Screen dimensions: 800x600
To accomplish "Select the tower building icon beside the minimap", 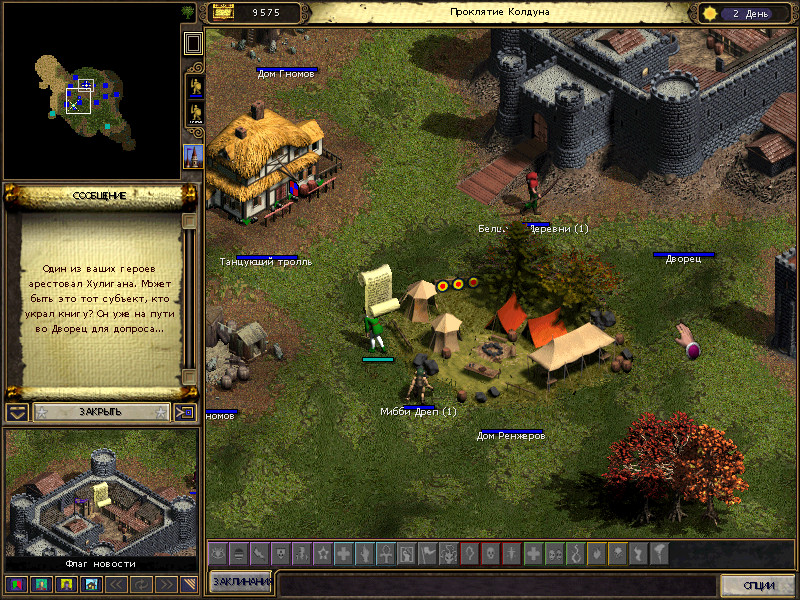I will pyautogui.click(x=193, y=155).
